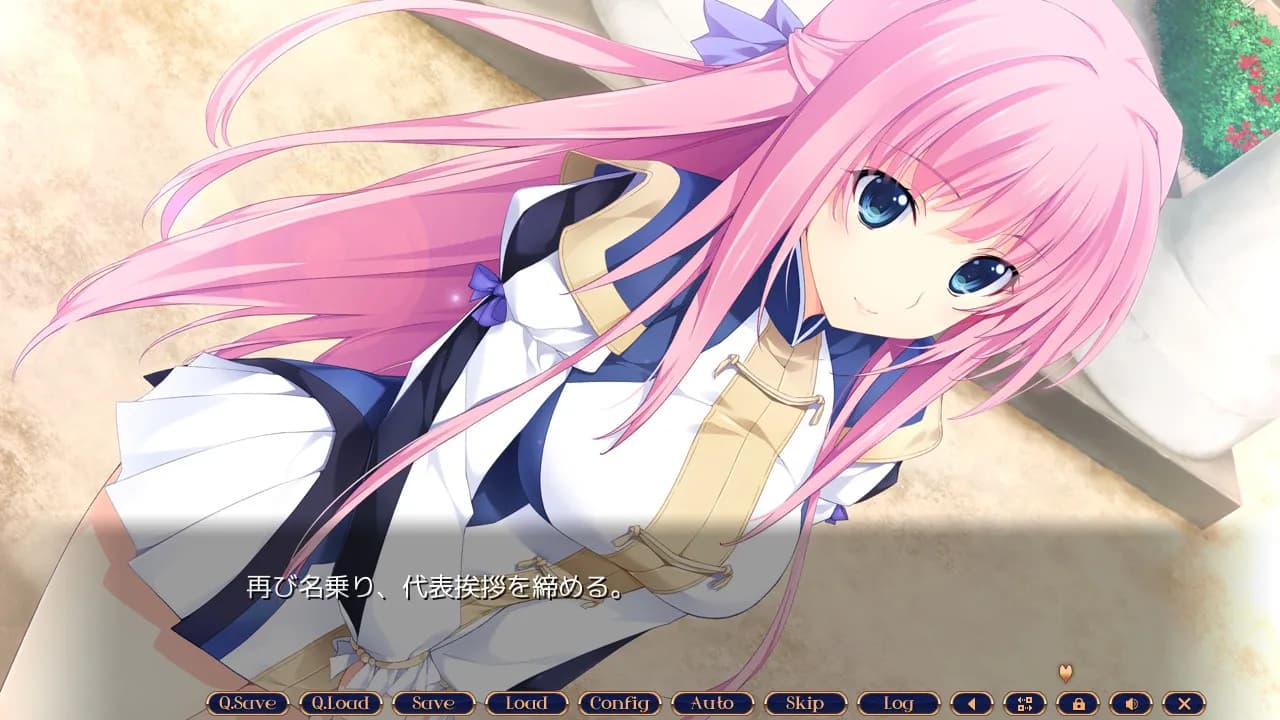Open the Load menu

click(526, 703)
